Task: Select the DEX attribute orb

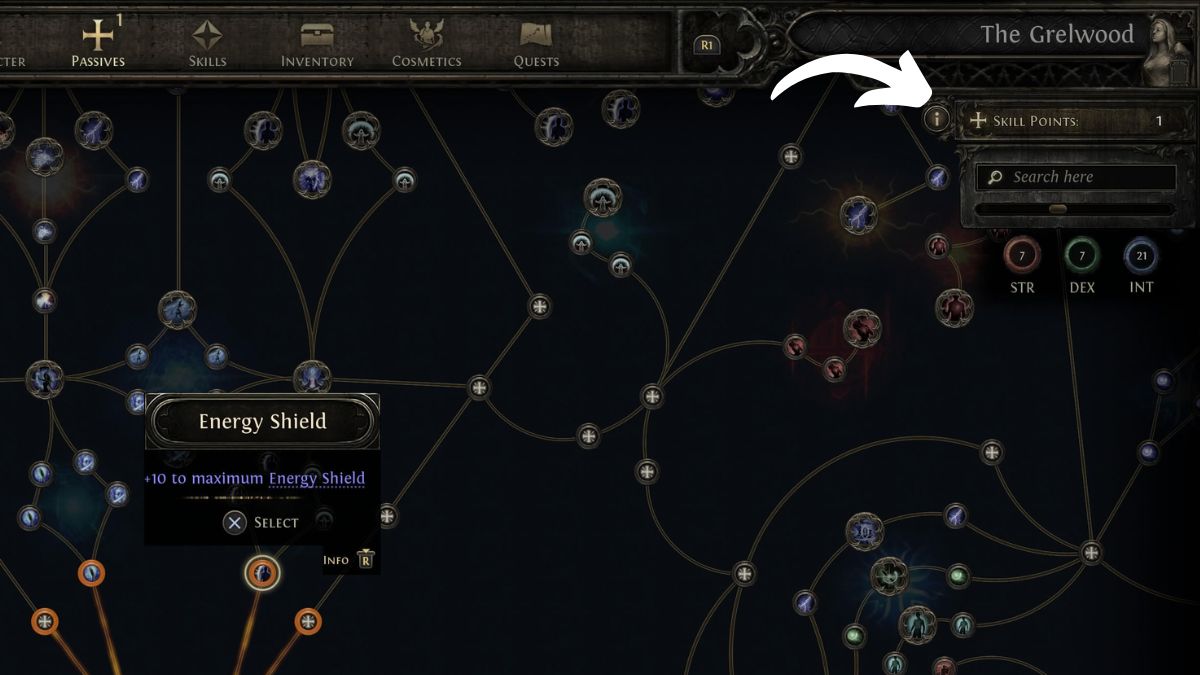Action: click(1082, 256)
